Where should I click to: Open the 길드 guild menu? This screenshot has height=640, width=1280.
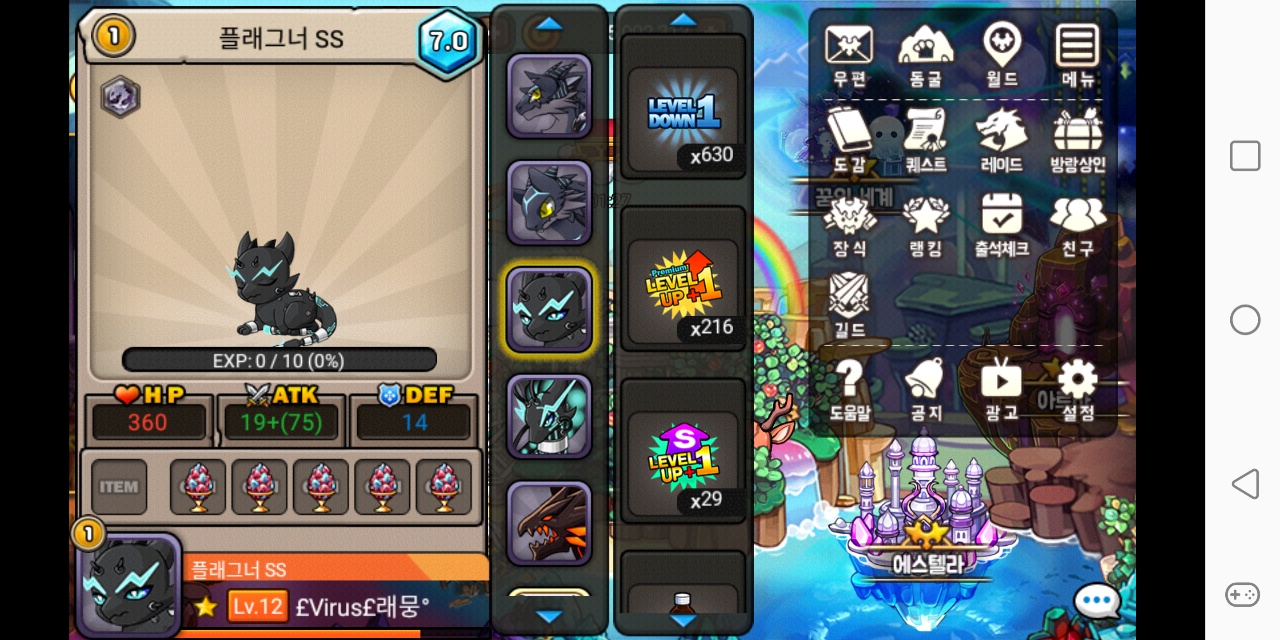click(x=849, y=303)
